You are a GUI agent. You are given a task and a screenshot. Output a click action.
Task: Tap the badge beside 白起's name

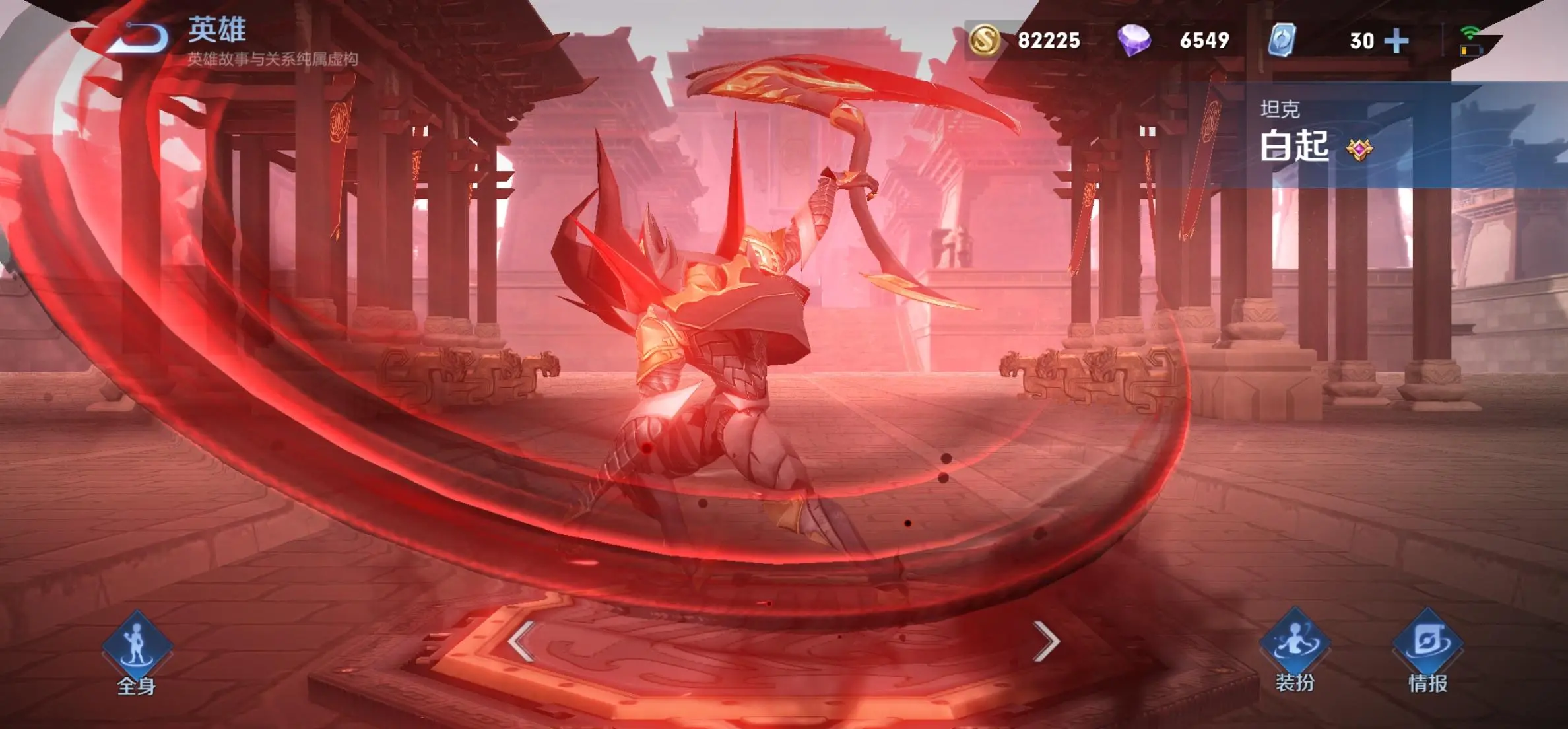[x=1359, y=150]
